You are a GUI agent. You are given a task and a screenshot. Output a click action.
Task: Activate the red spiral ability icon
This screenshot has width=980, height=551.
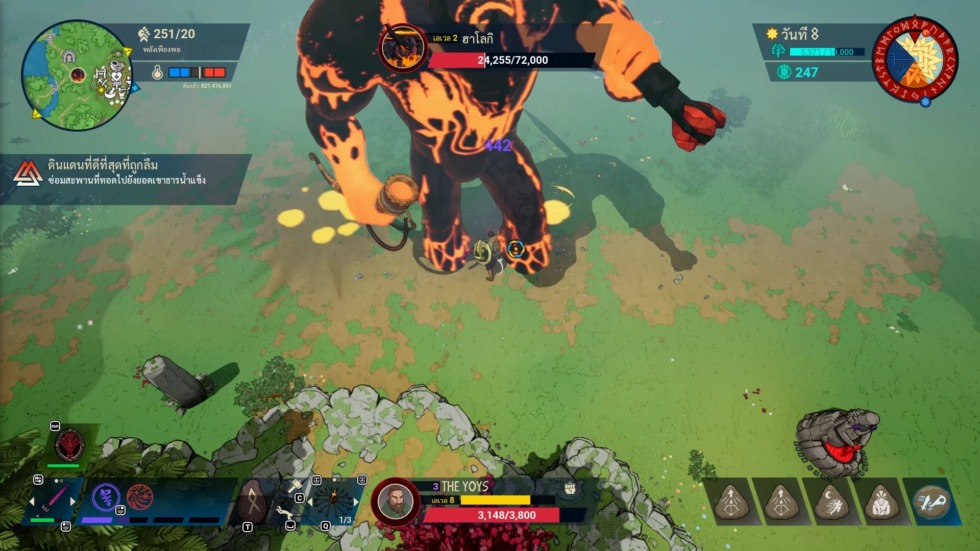139,497
